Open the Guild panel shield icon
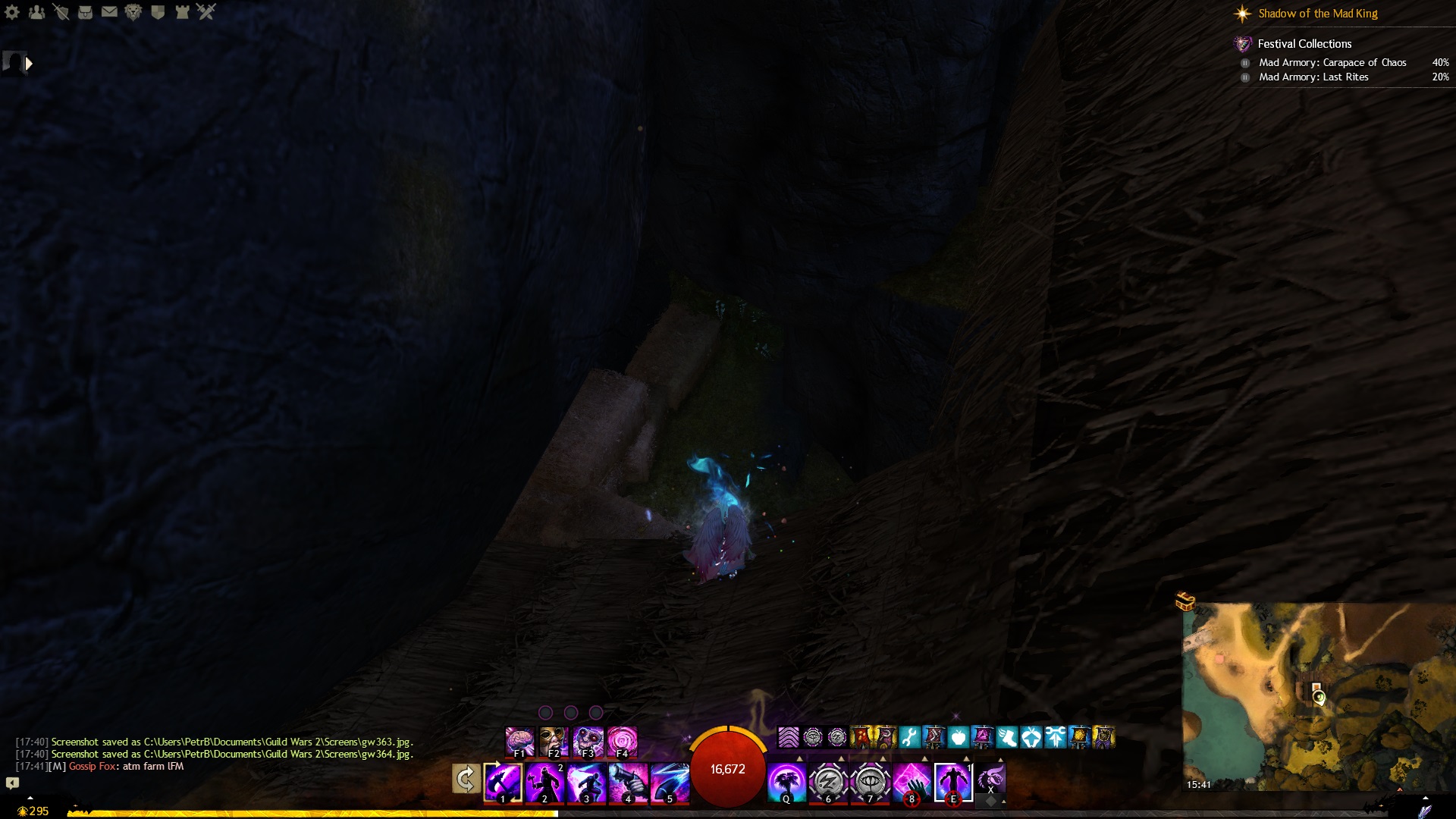Viewport: 1456px width, 819px height. tap(158, 12)
